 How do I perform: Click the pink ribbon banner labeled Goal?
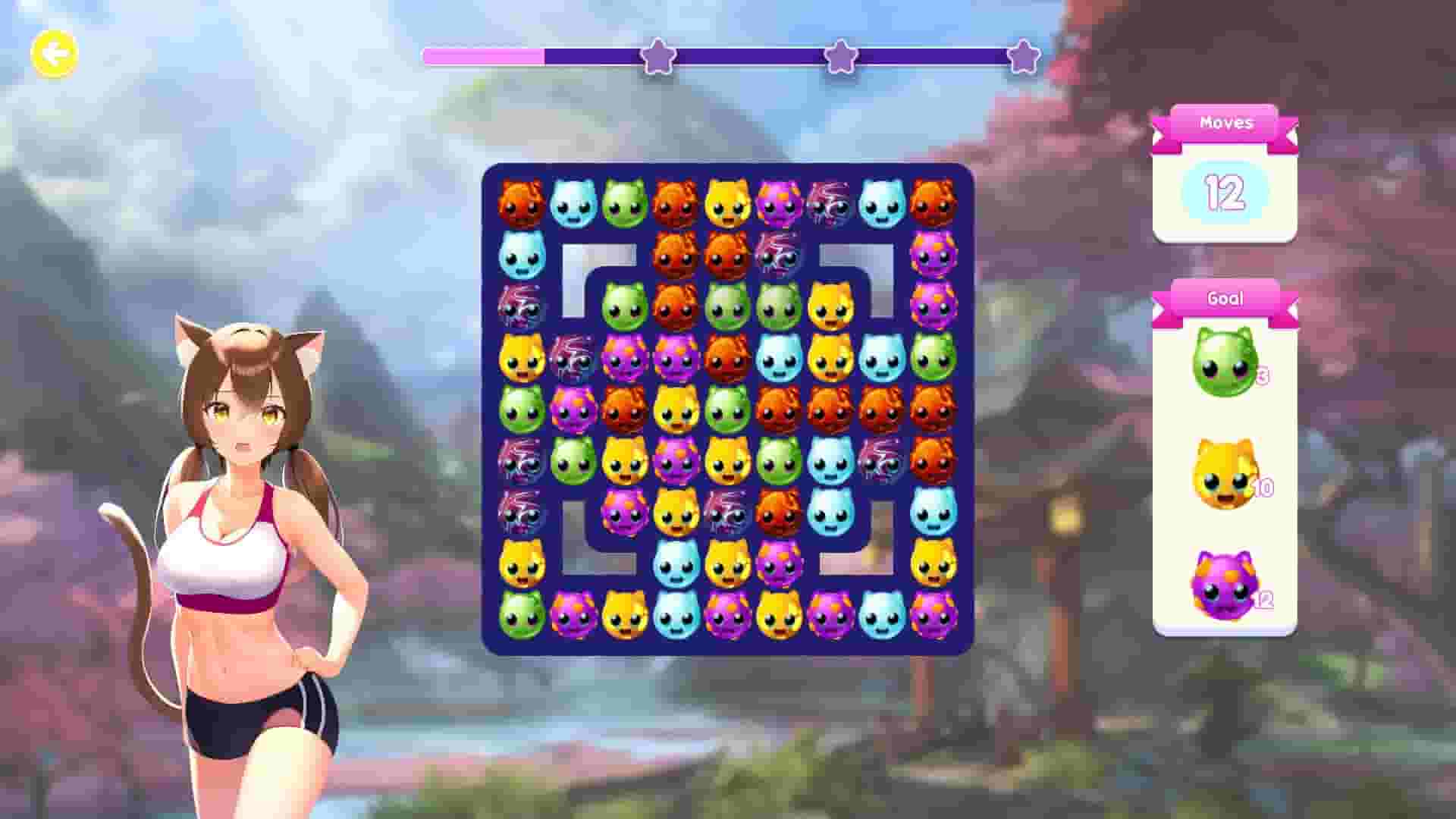pos(1225,298)
